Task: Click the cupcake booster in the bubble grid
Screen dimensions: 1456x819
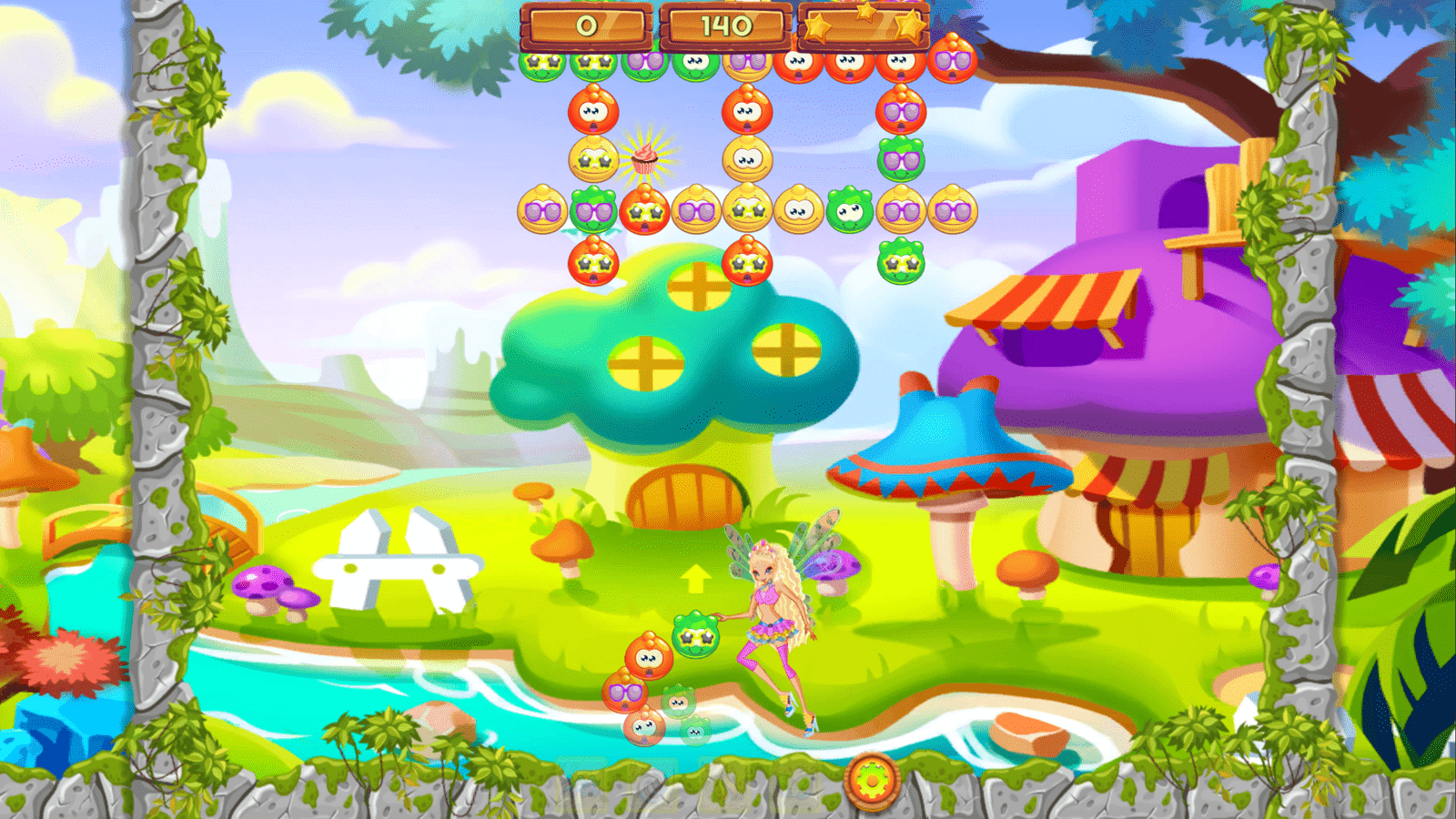Action: coord(644,158)
